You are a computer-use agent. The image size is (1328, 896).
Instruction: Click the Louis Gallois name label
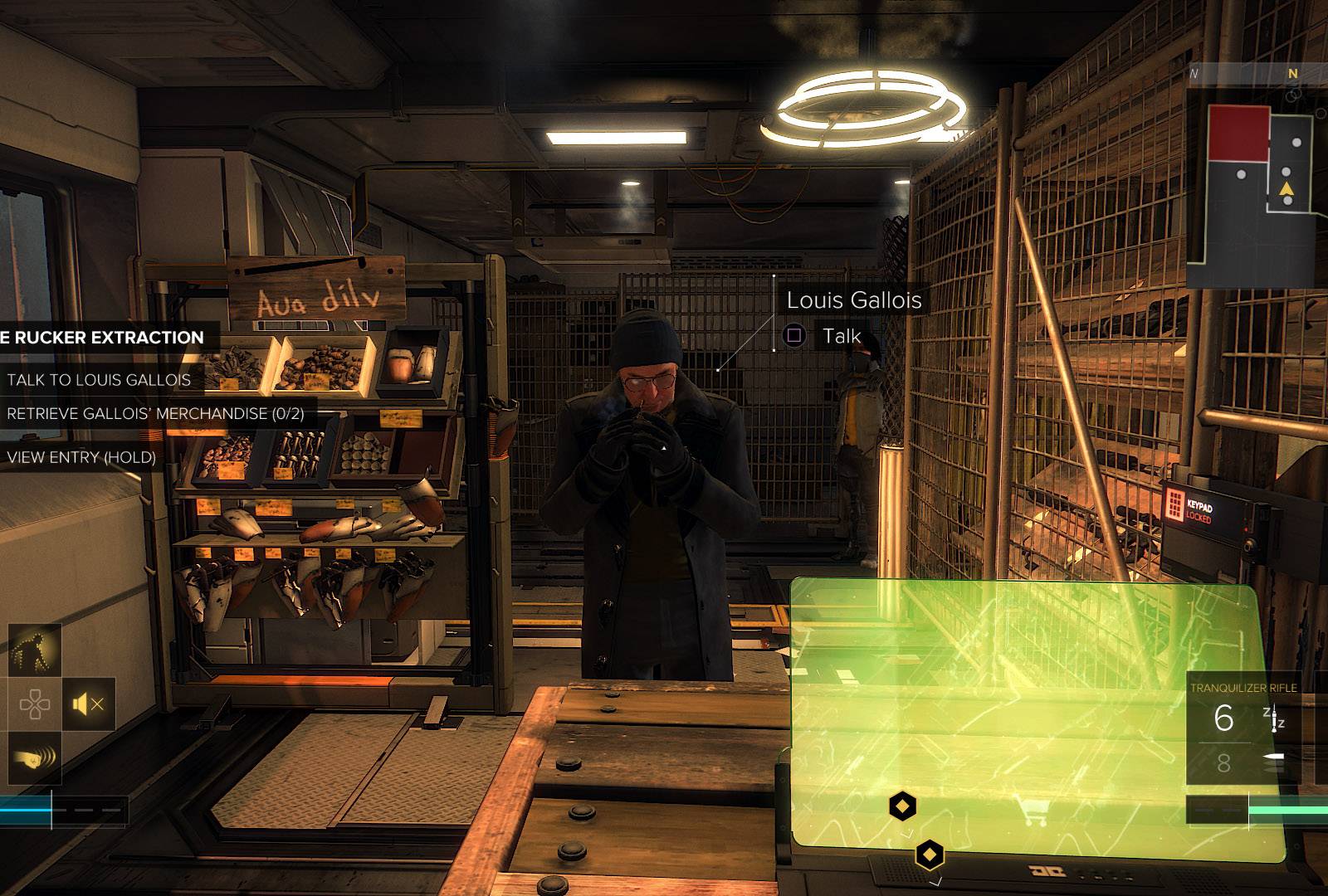[x=853, y=299]
